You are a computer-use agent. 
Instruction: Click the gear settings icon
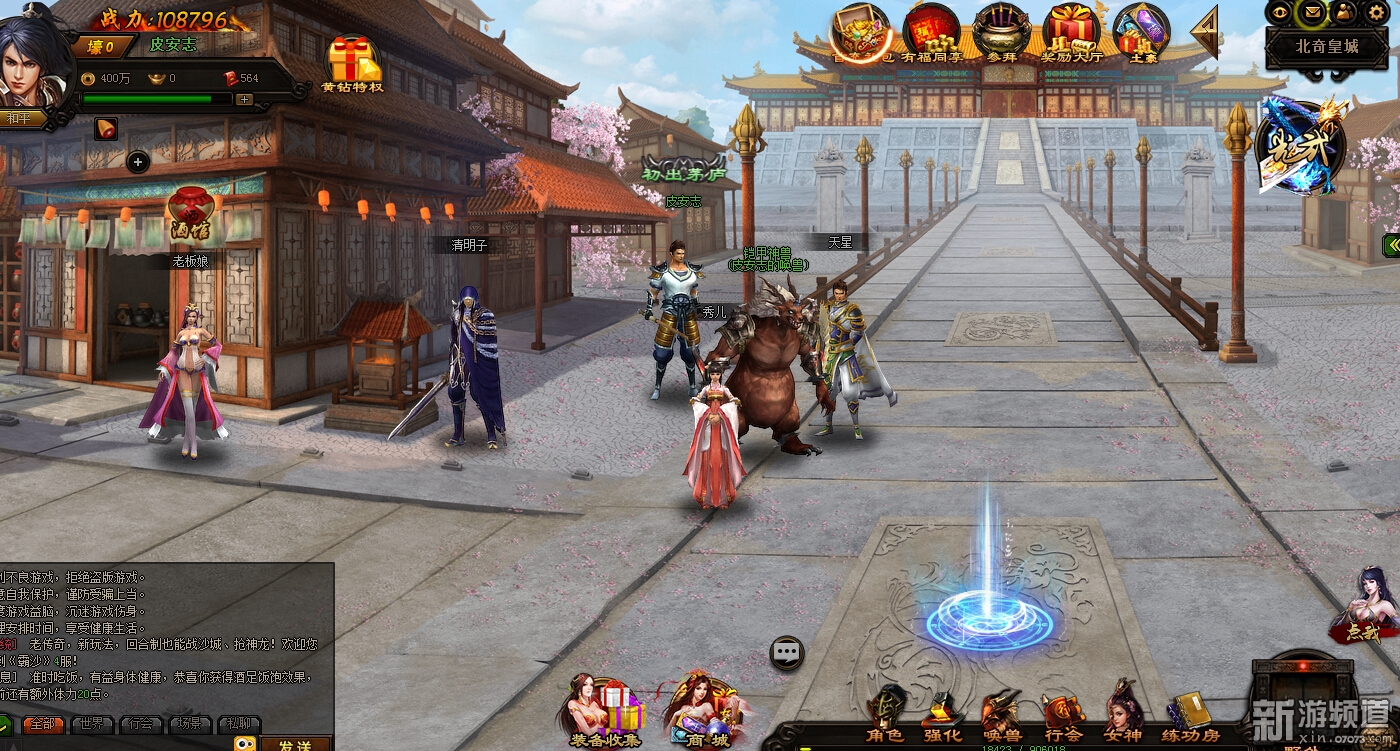[x=1376, y=12]
